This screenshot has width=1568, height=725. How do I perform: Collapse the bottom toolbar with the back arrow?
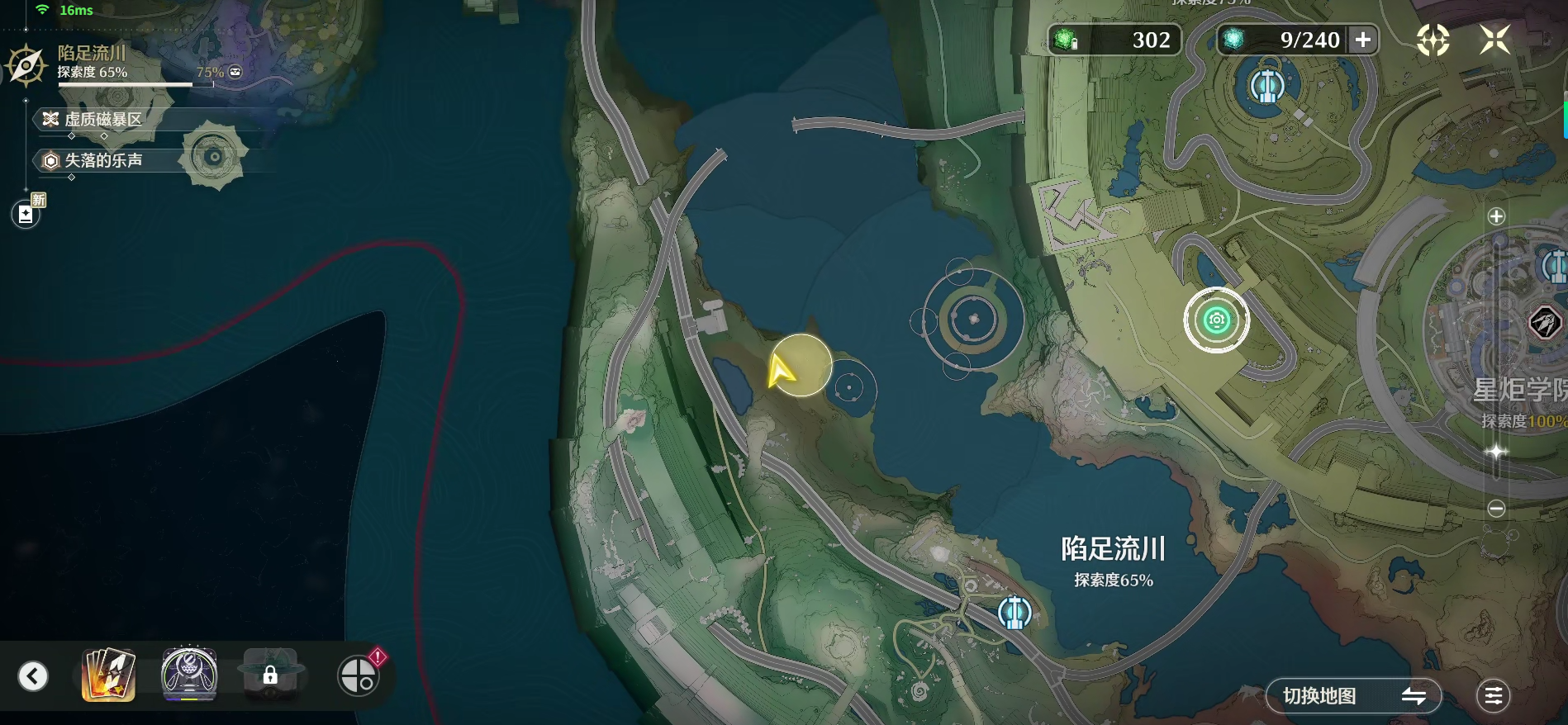click(x=33, y=676)
